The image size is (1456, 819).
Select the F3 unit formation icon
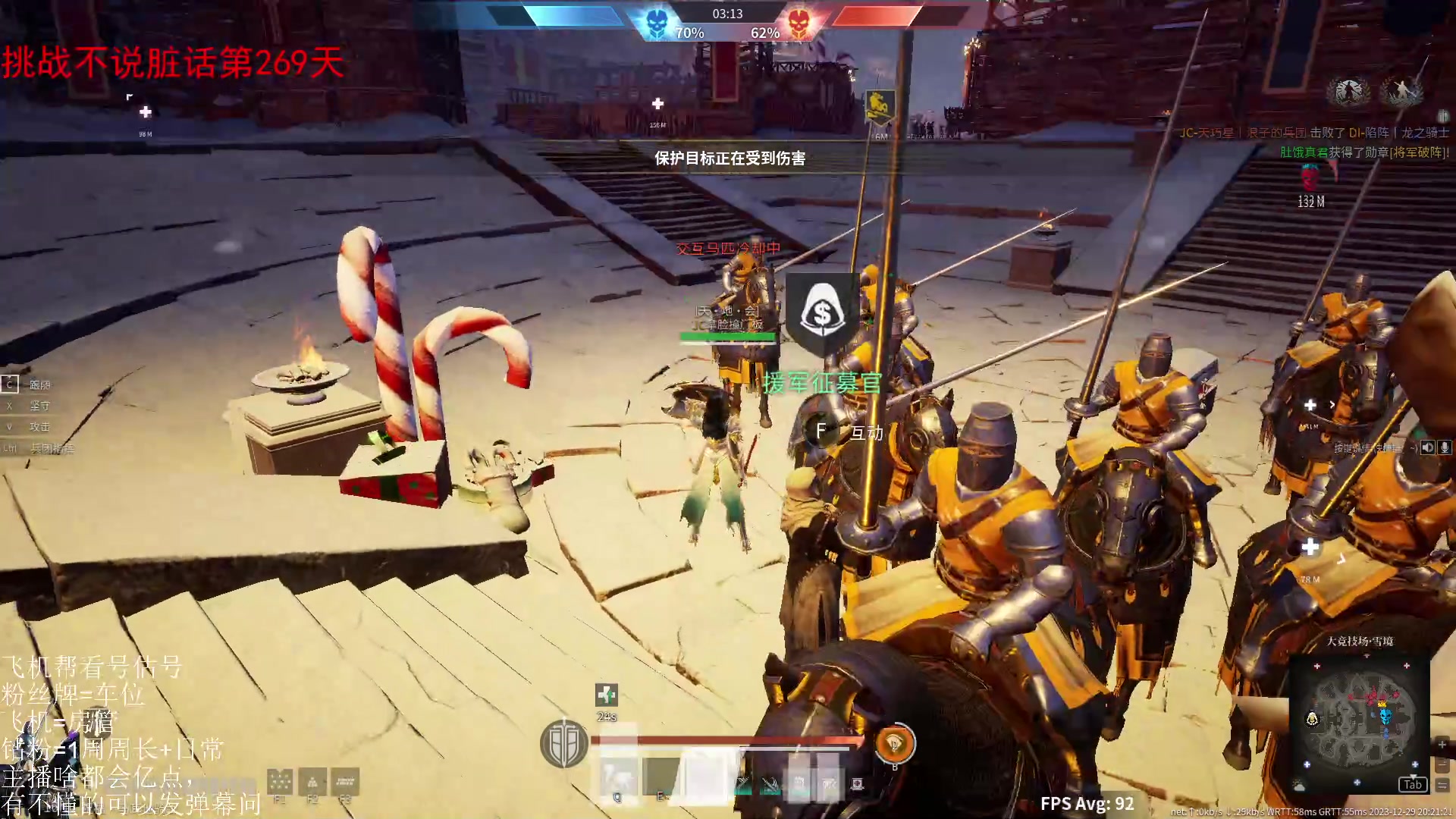coord(345,782)
